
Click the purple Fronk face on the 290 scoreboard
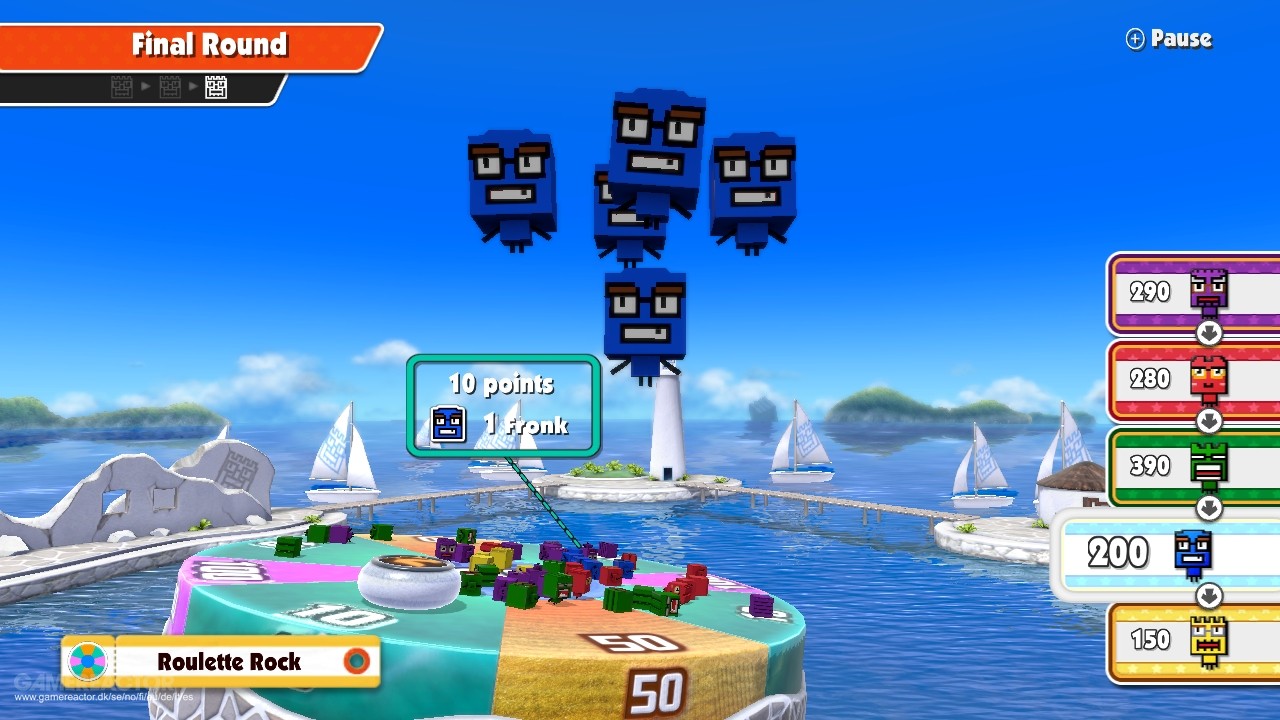click(1208, 289)
